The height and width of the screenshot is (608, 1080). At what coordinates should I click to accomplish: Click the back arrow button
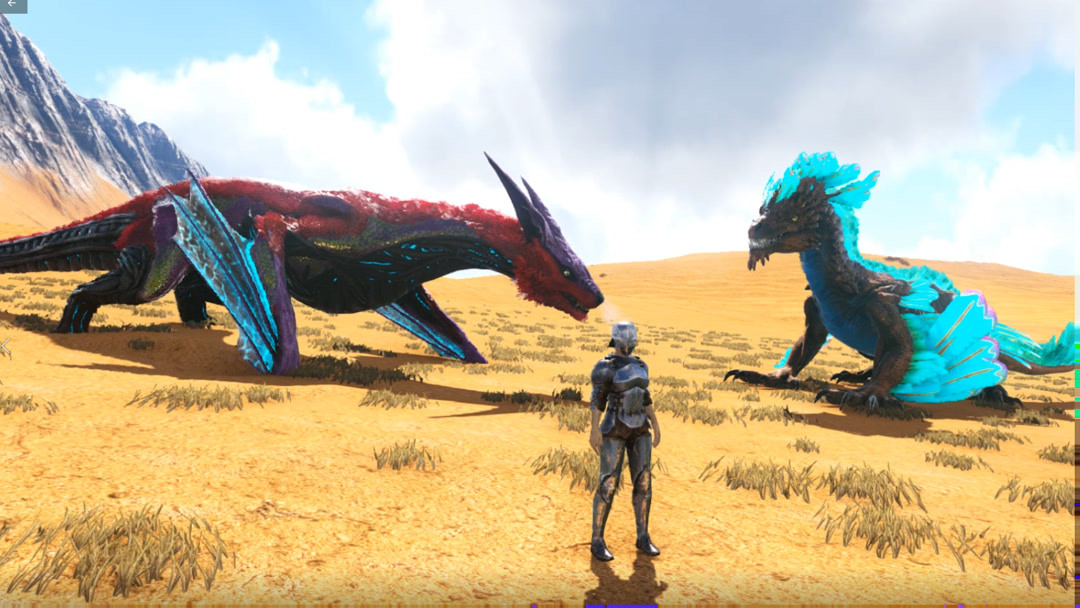(x=12, y=6)
